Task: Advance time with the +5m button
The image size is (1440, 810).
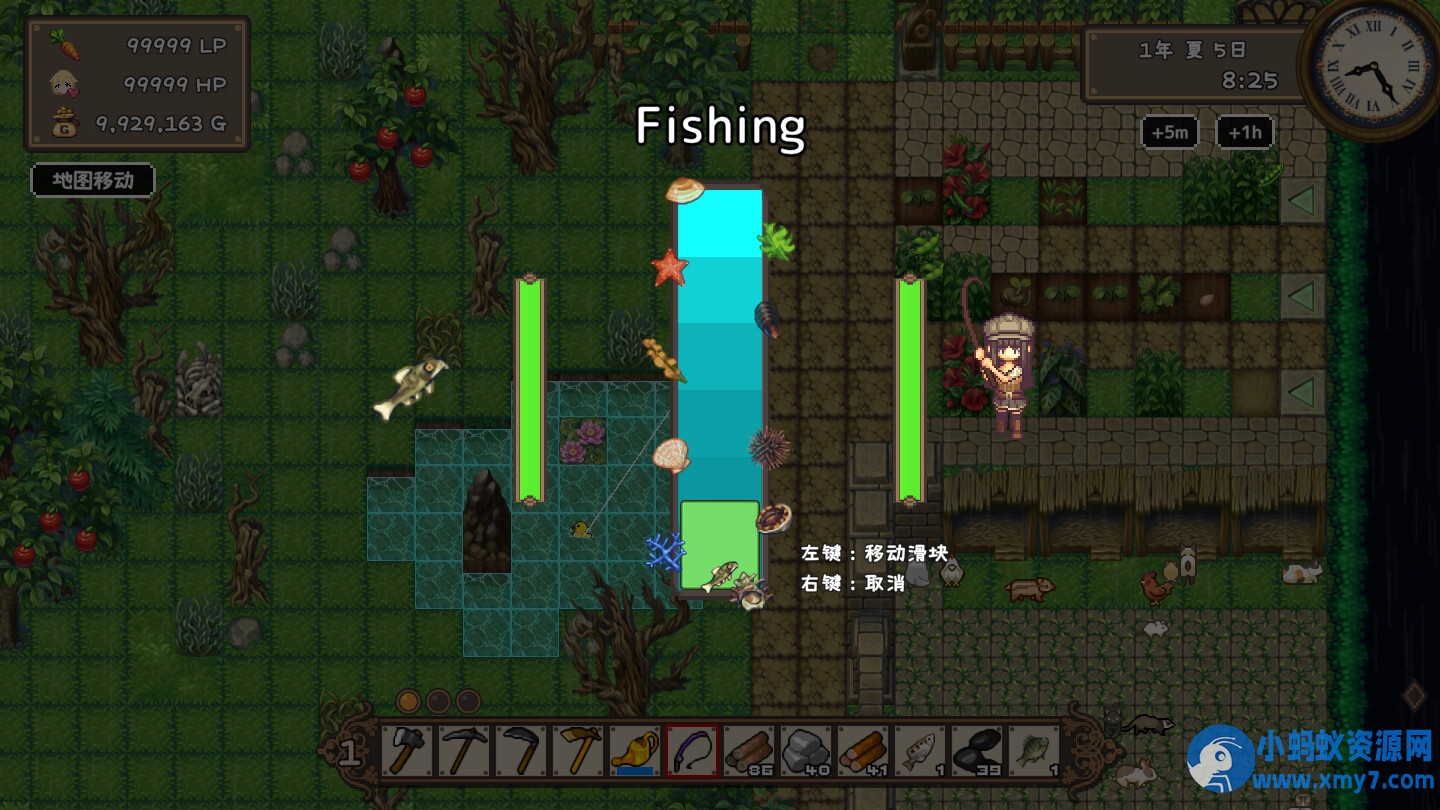Action: tap(1169, 132)
